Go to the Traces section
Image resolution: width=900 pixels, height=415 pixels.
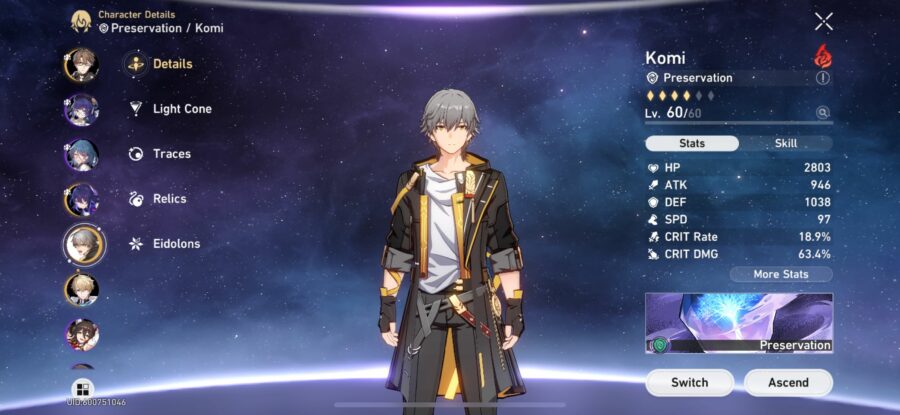click(x=171, y=154)
